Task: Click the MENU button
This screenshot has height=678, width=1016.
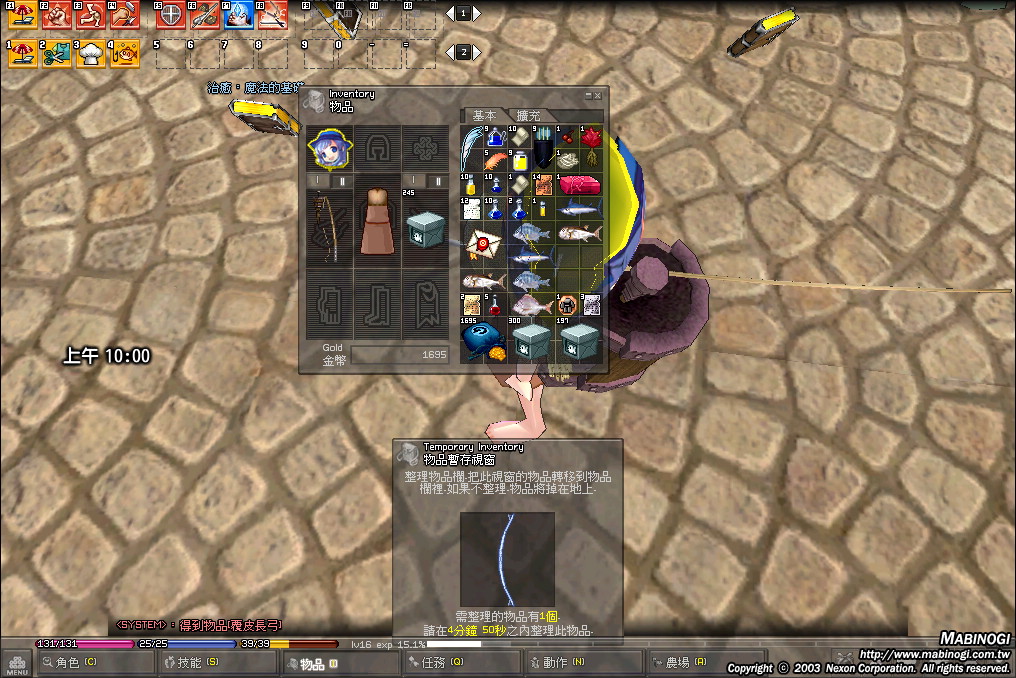Action: coord(16,662)
